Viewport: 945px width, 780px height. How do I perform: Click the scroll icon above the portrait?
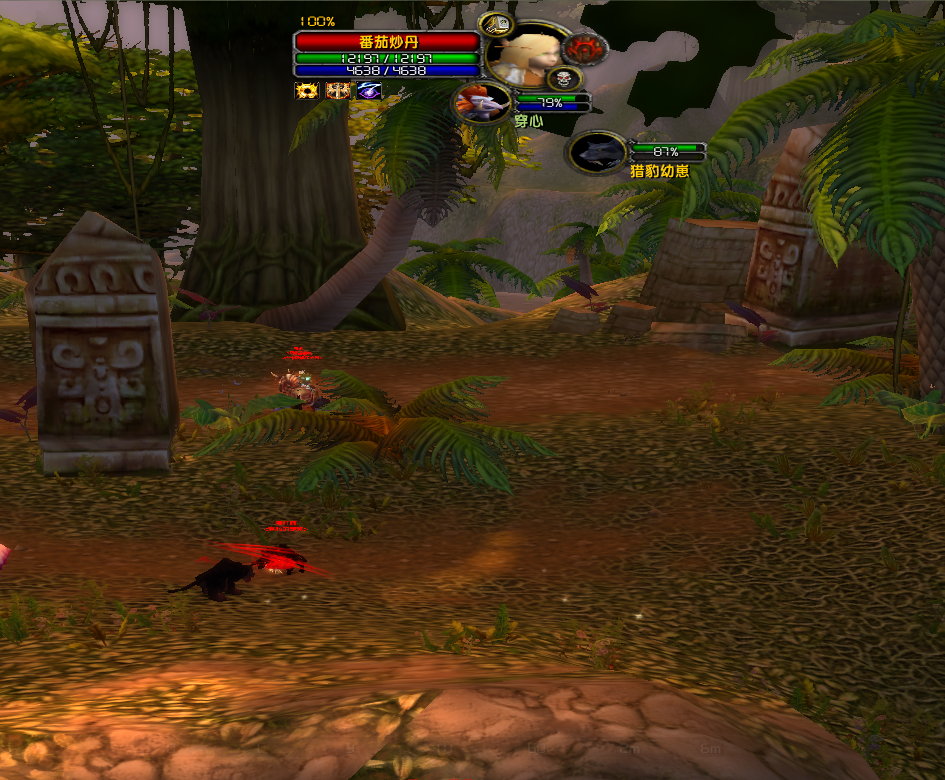pyautogui.click(x=494, y=25)
